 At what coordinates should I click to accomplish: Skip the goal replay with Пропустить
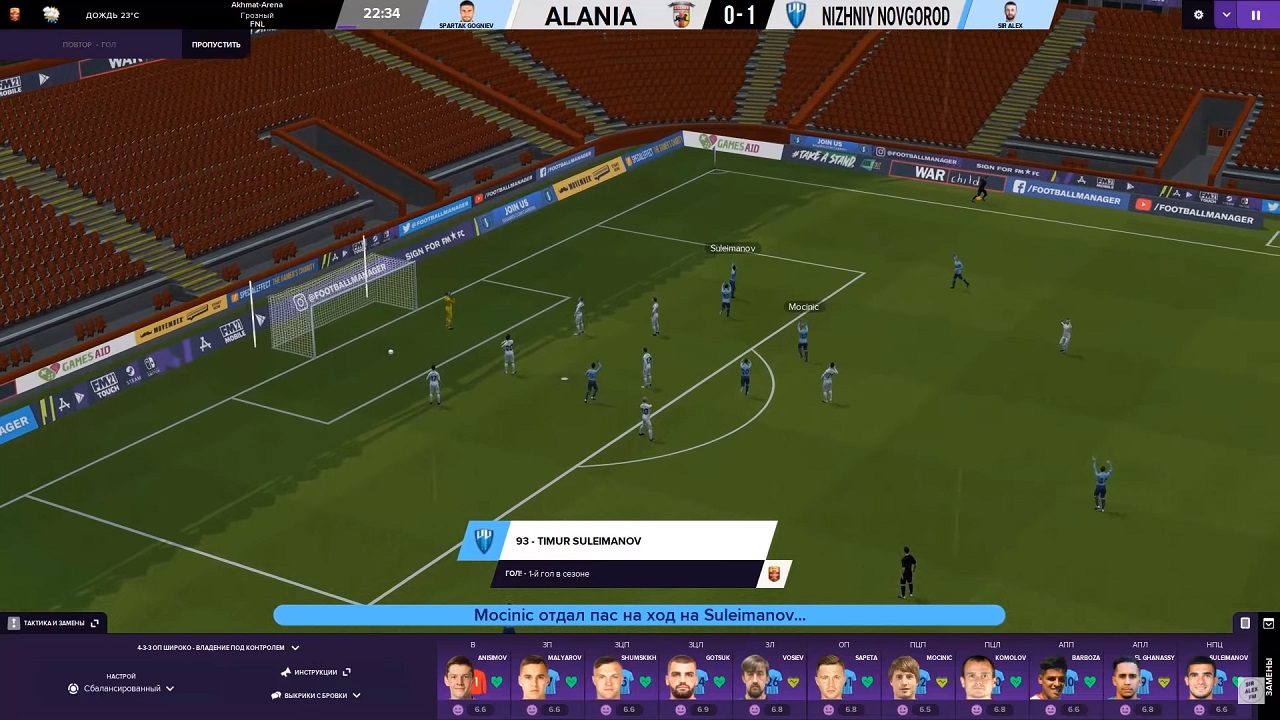pos(216,45)
